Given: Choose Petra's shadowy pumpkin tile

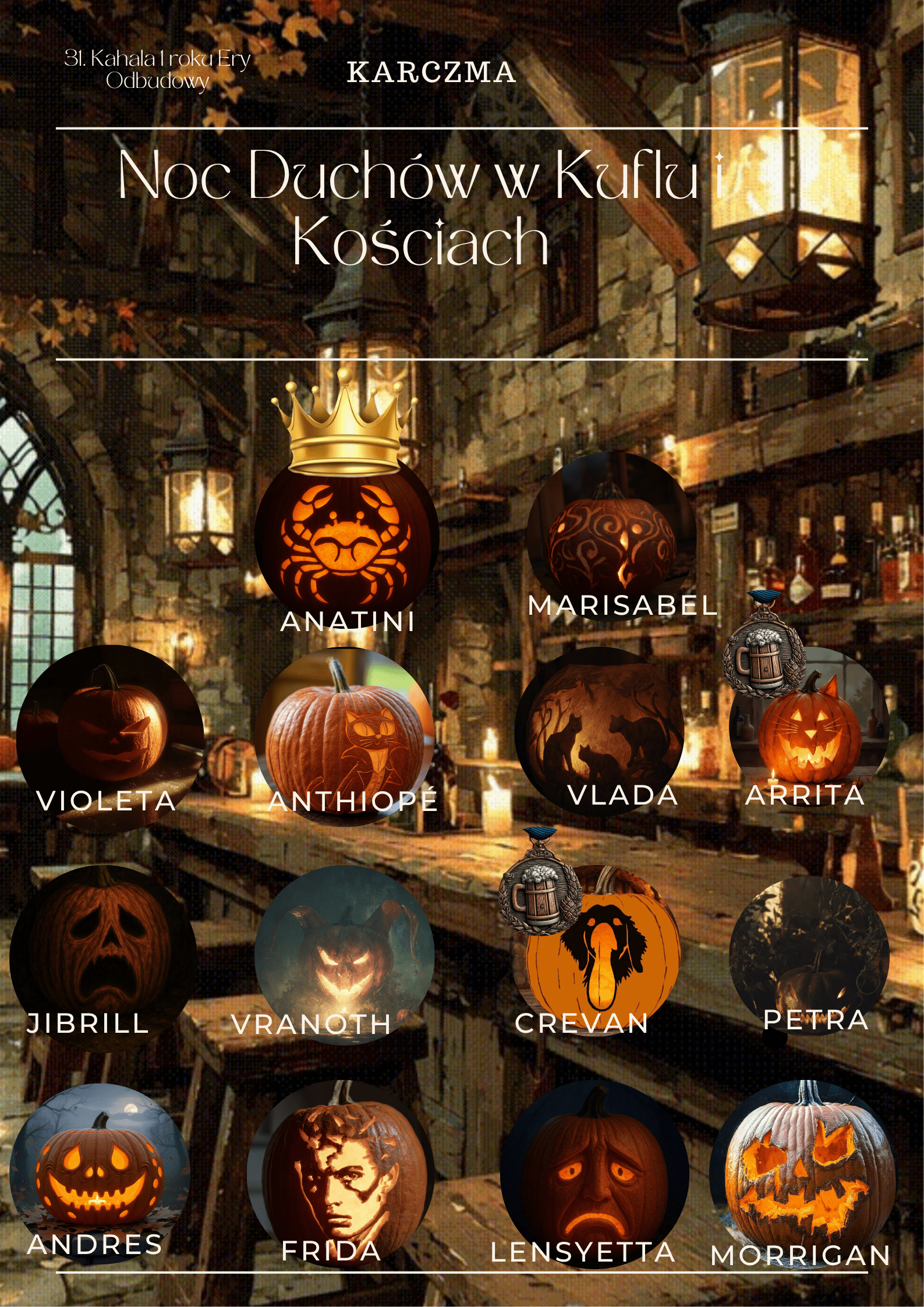Looking at the screenshot, I should [809, 955].
